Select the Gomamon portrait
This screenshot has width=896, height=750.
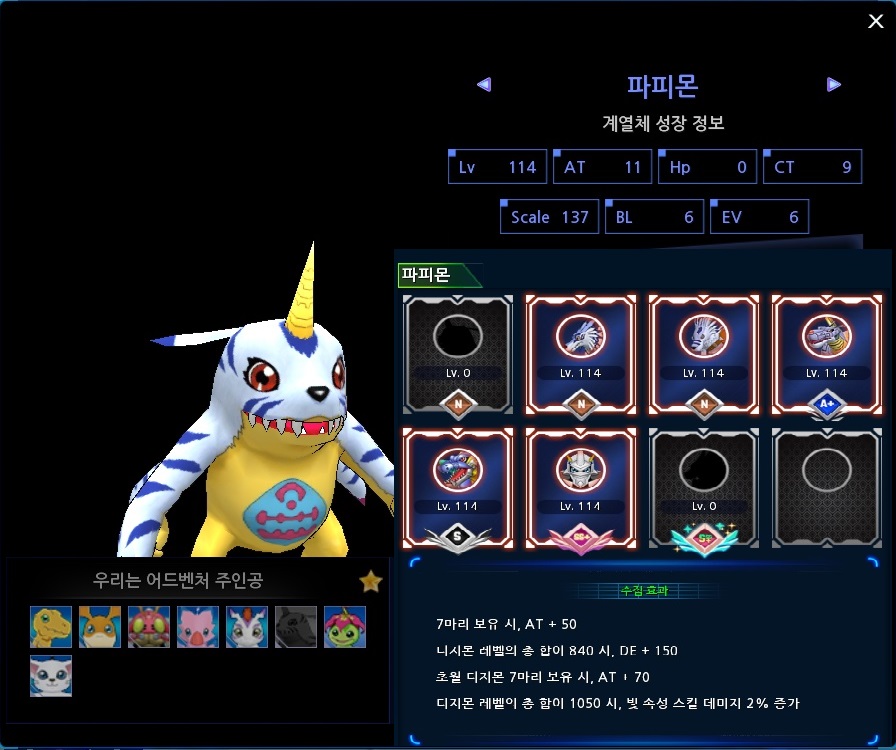(247, 627)
